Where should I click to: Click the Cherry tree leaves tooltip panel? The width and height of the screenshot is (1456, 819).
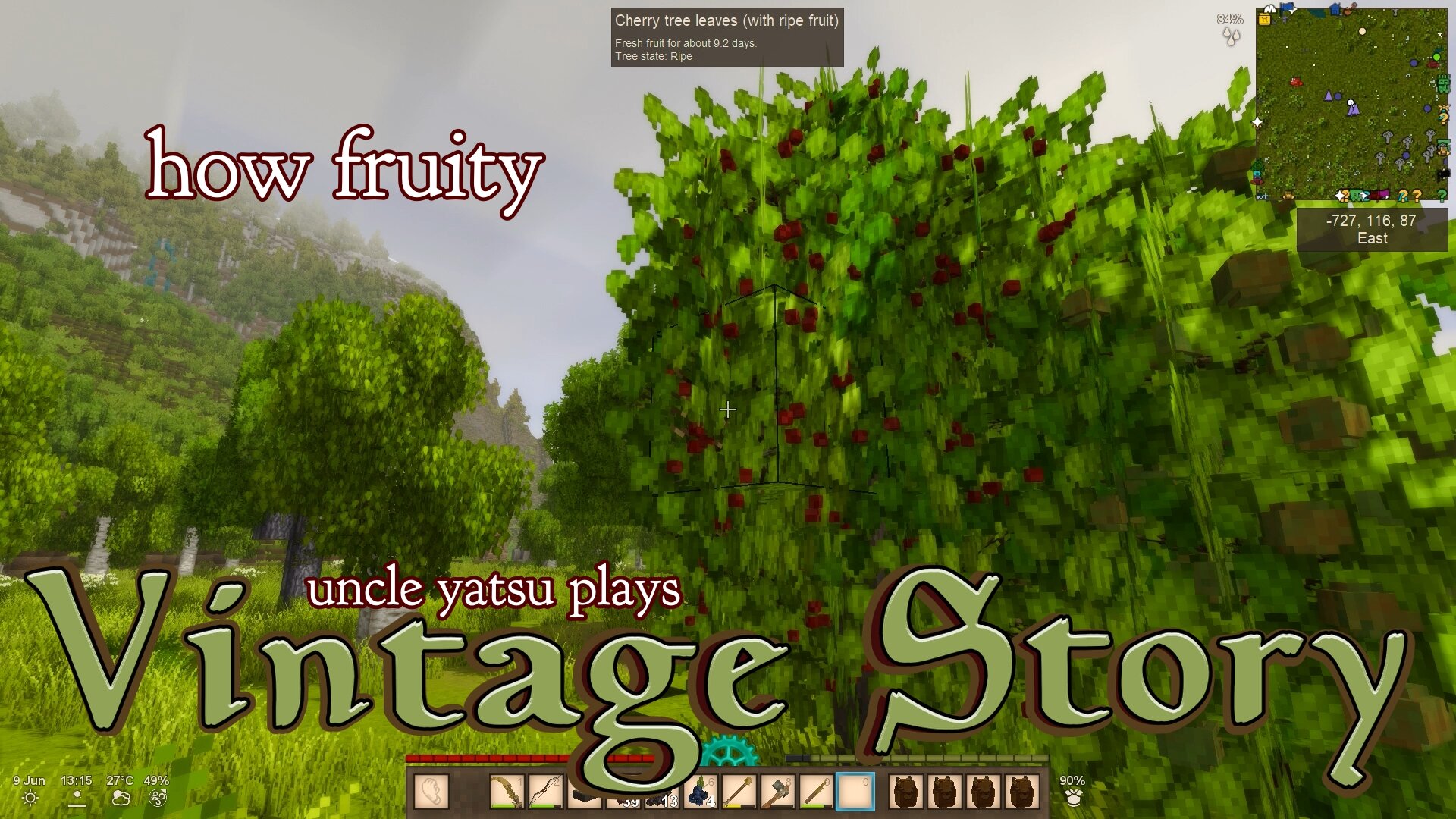point(726,38)
